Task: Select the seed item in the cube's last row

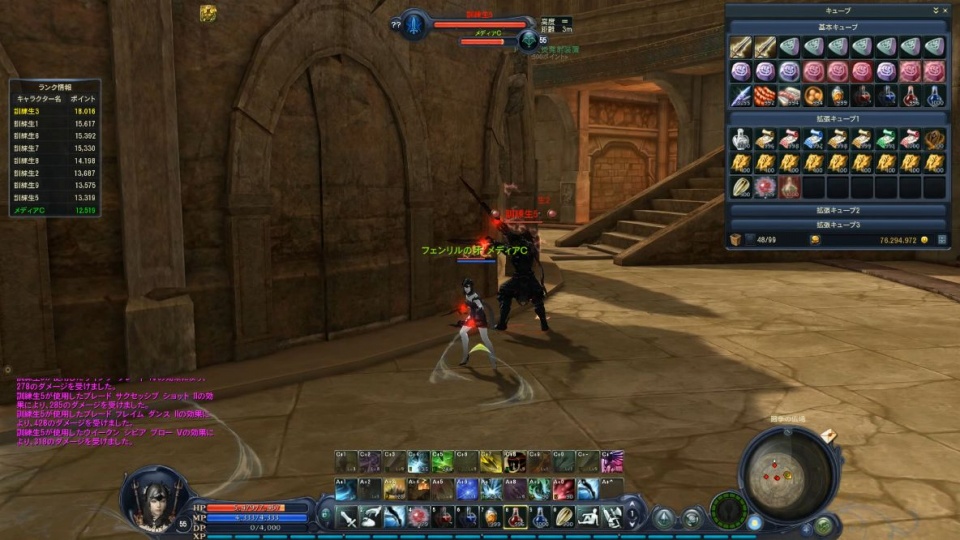Action: tap(740, 187)
